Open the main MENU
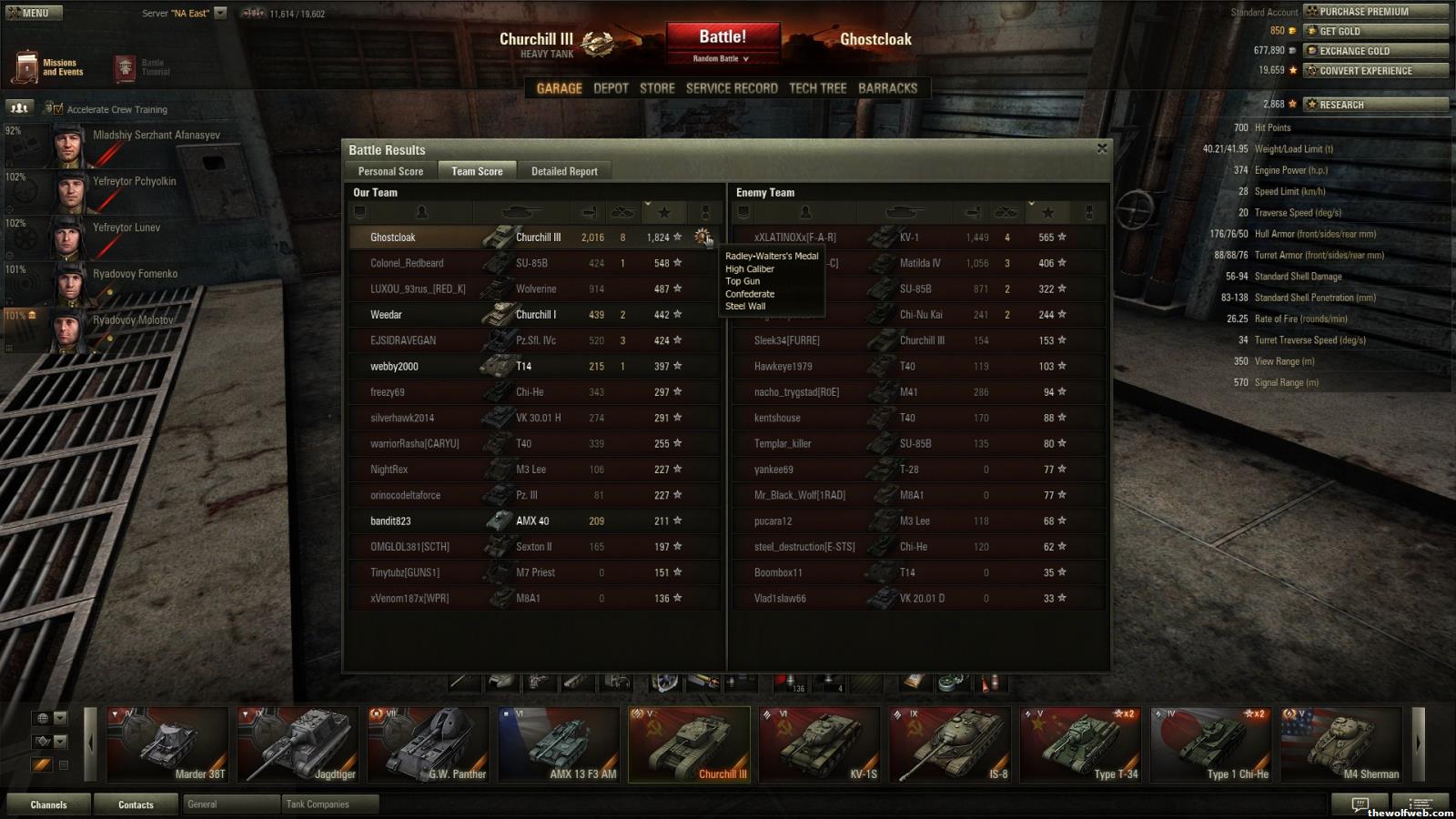 pos(32,13)
